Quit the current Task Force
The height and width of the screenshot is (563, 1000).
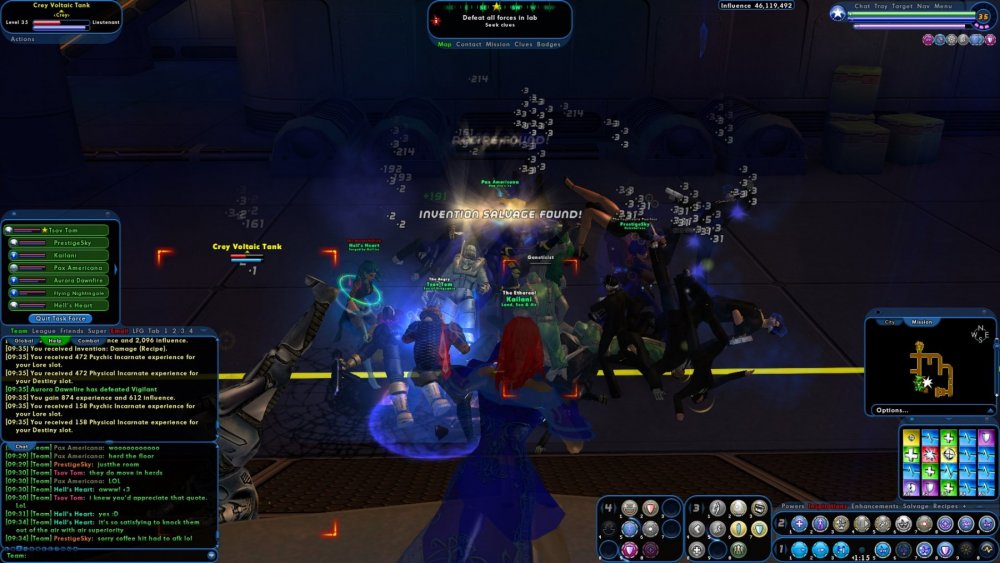pyautogui.click(x=62, y=318)
